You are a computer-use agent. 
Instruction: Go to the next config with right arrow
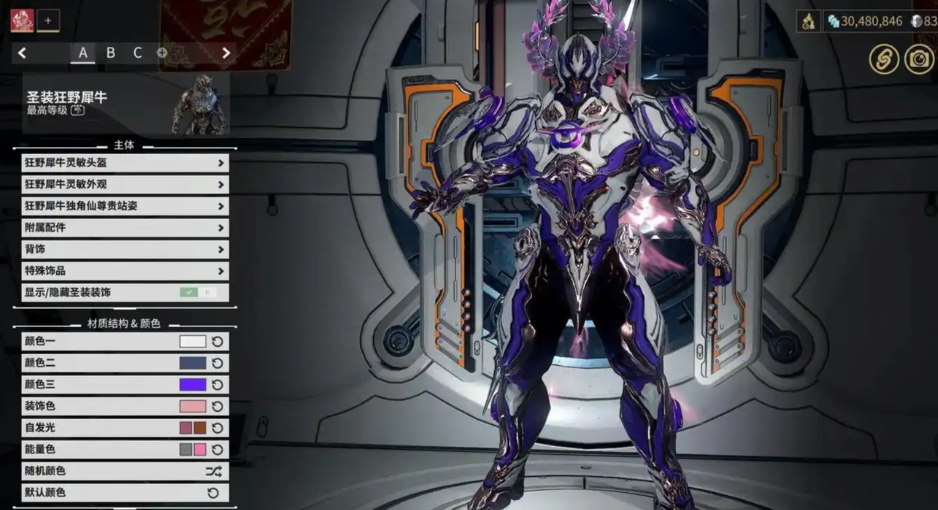coord(226,53)
